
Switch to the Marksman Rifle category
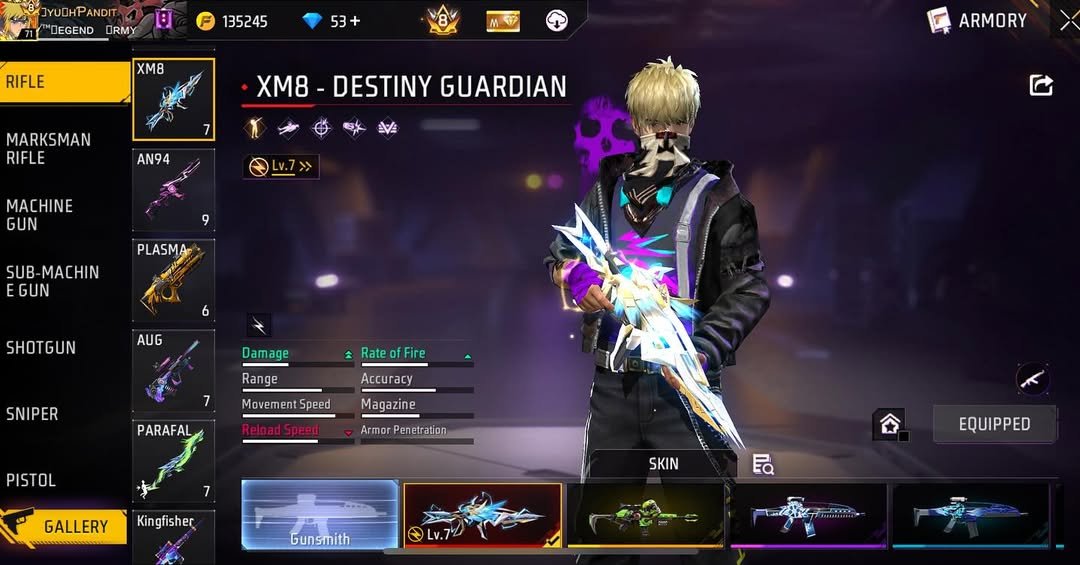pyautogui.click(x=48, y=148)
